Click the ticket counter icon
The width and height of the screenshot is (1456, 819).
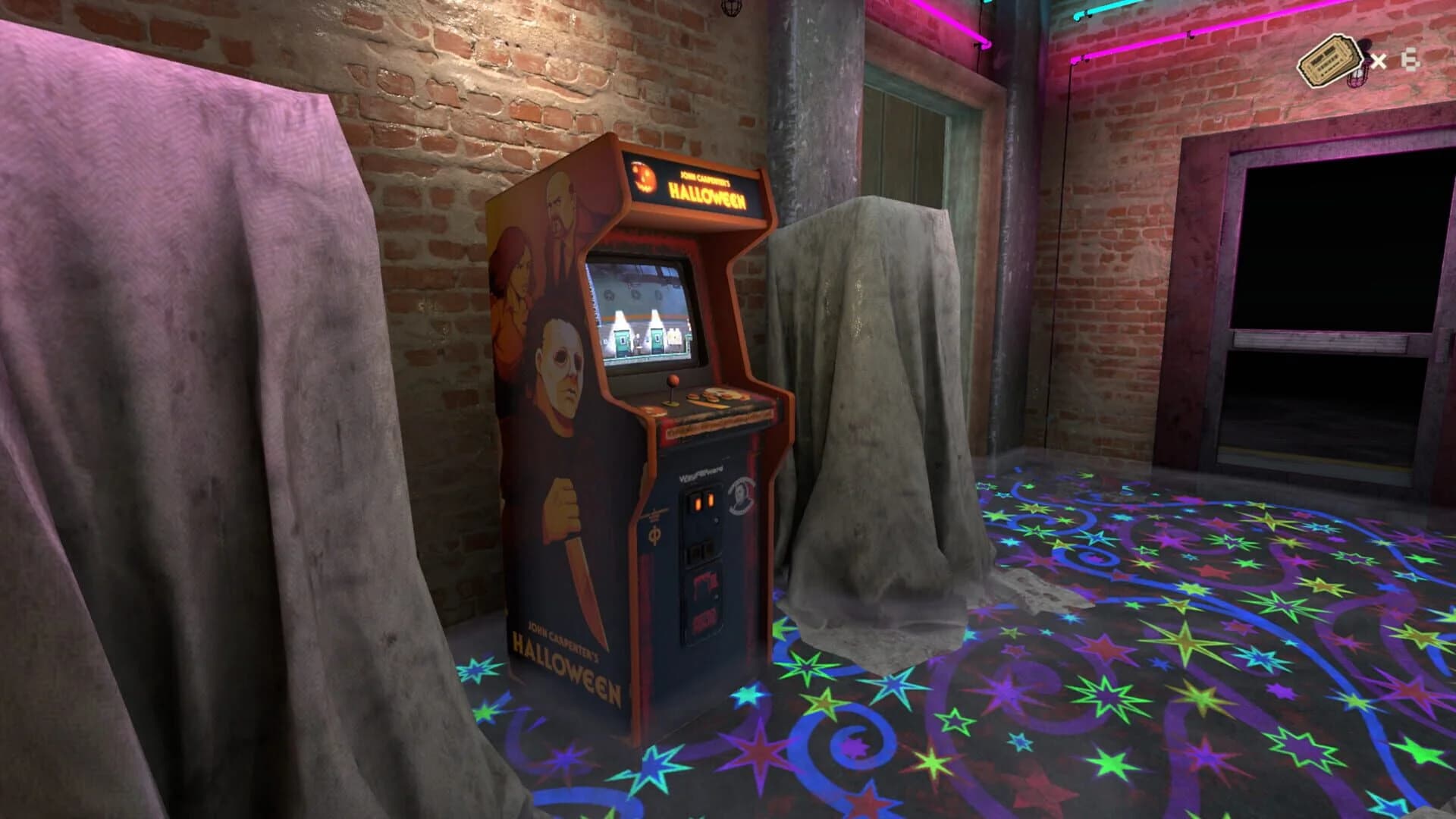click(1330, 61)
